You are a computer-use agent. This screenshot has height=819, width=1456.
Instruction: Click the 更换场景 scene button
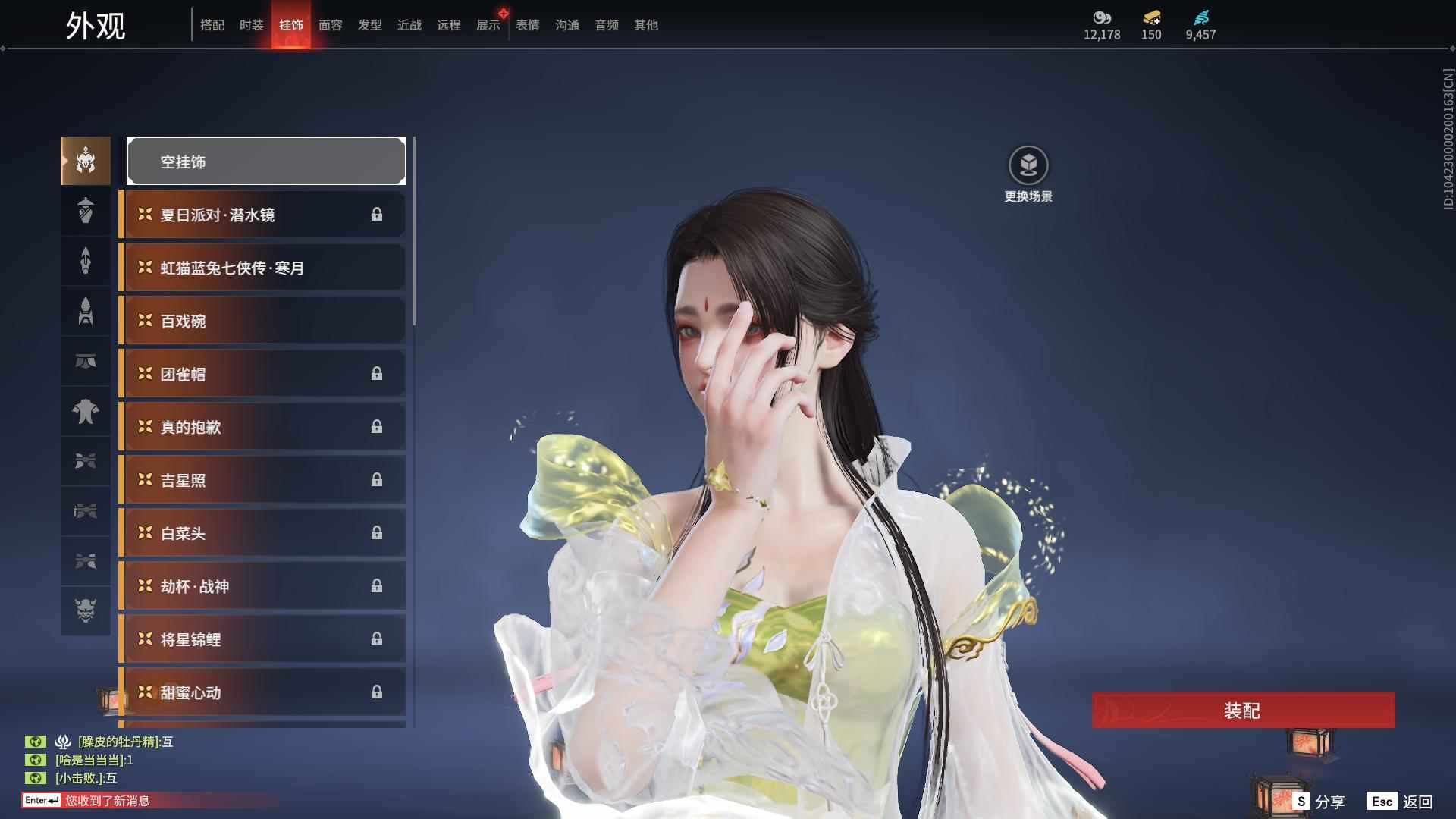[1028, 174]
